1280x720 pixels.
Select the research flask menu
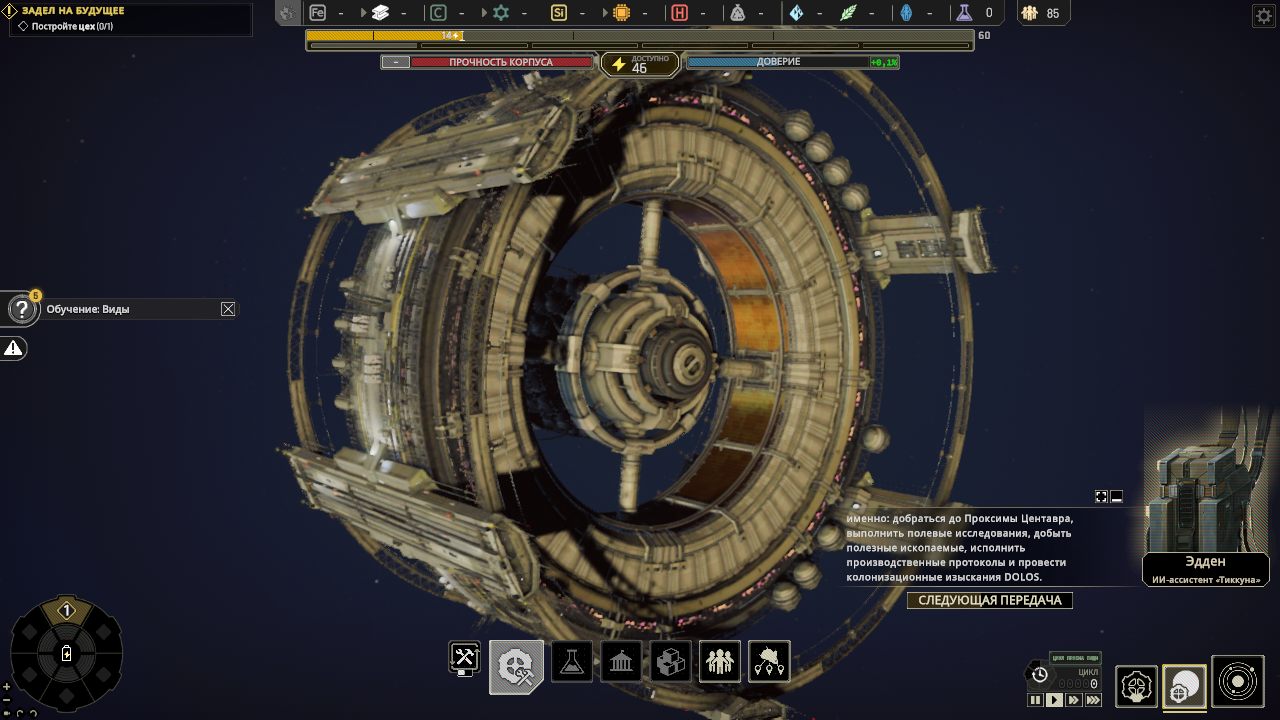572,662
